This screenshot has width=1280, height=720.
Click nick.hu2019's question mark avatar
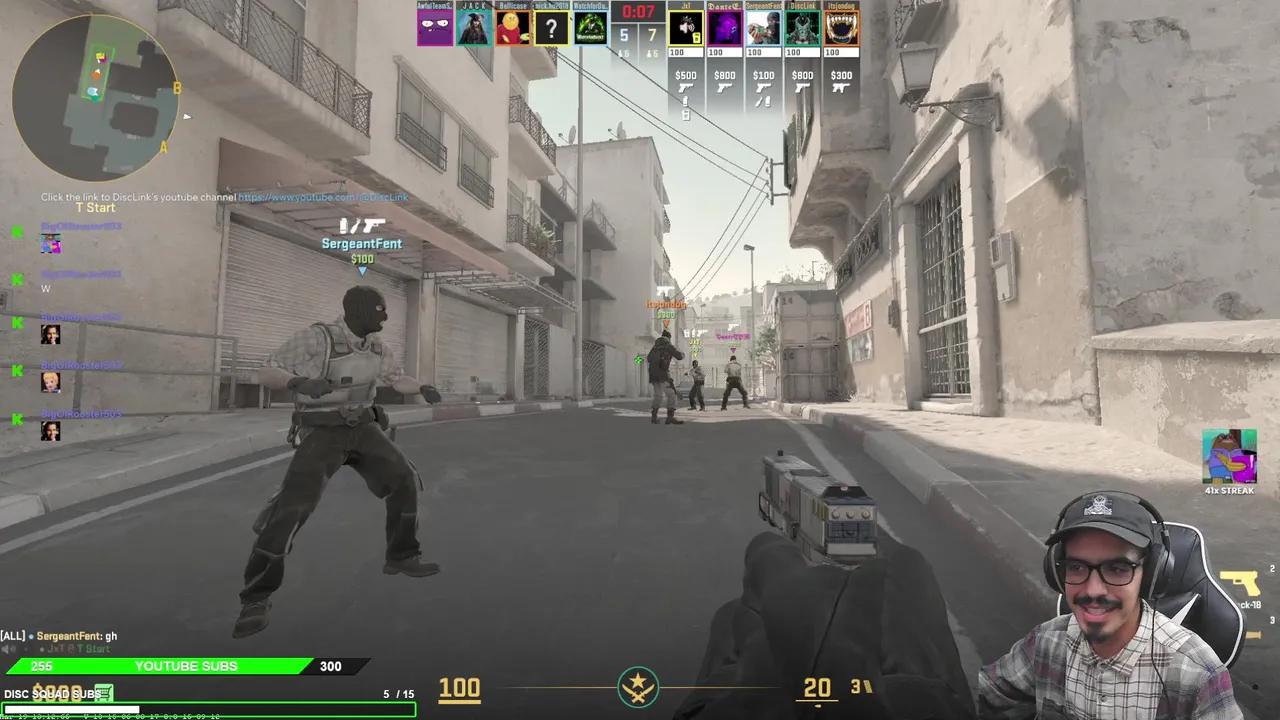click(551, 27)
